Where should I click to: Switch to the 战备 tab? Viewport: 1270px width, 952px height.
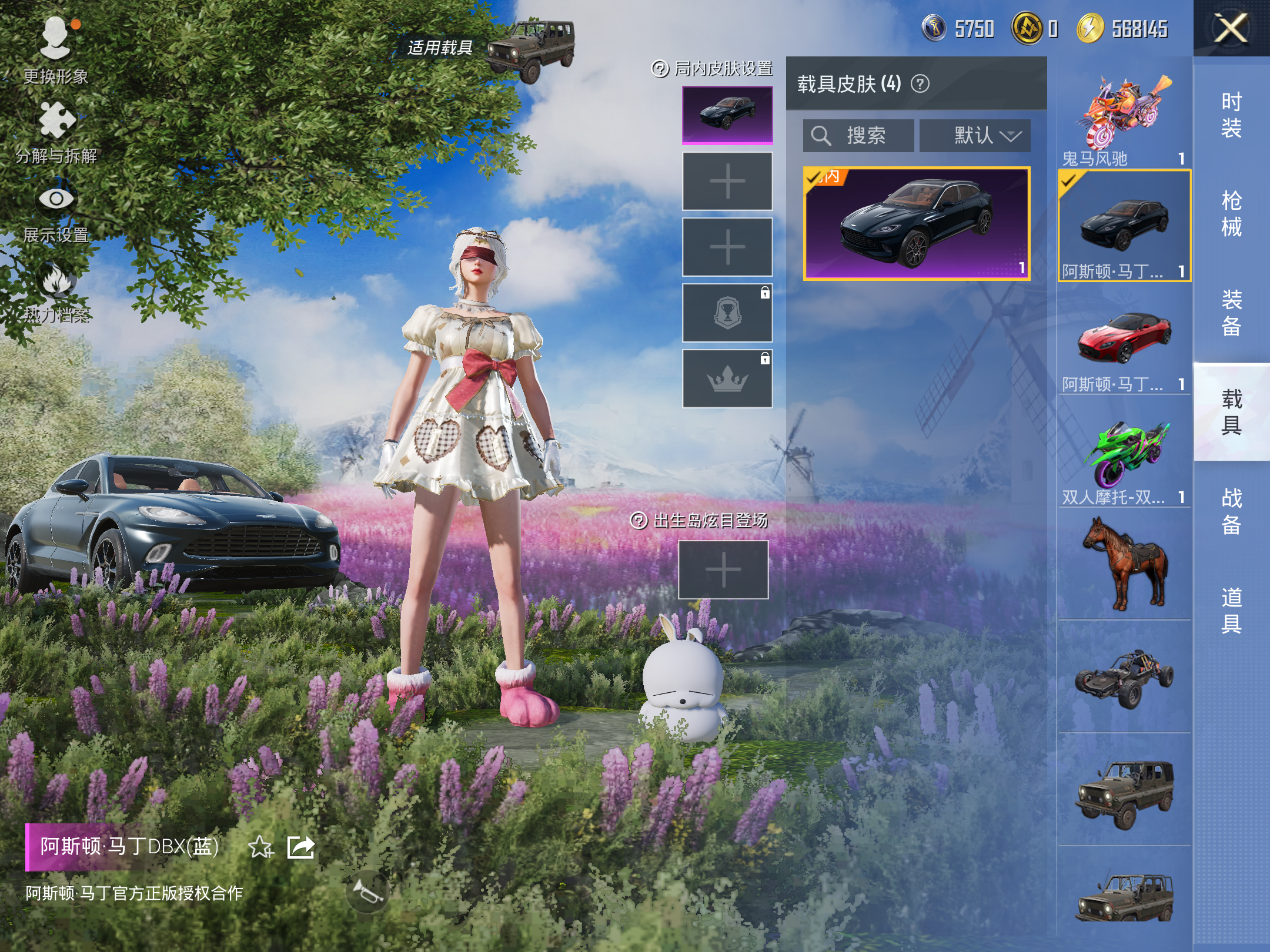tap(1231, 511)
